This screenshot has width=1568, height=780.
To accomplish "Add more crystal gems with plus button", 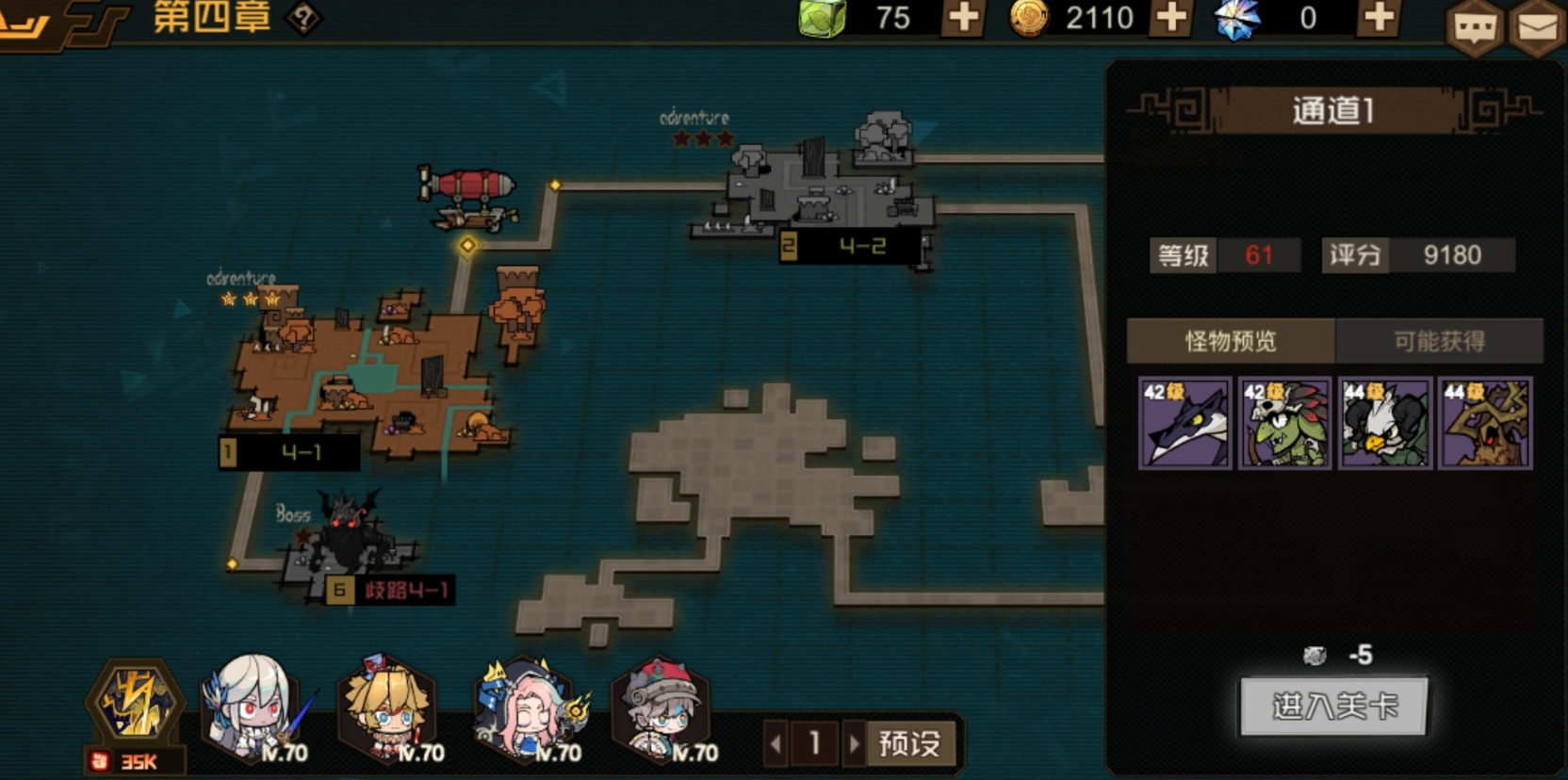I will click(x=1379, y=18).
